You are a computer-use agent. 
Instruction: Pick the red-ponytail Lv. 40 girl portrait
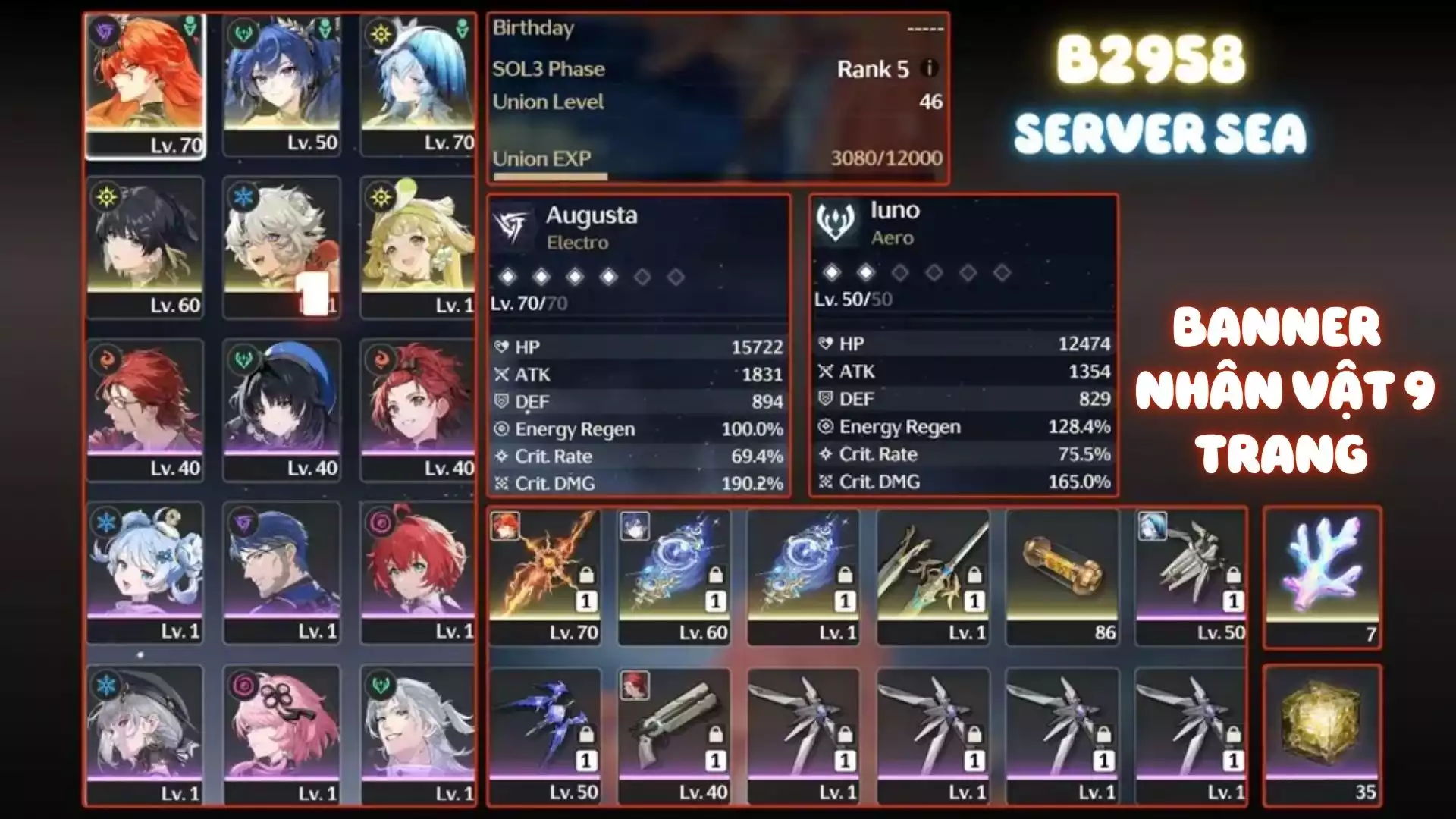[x=419, y=410]
